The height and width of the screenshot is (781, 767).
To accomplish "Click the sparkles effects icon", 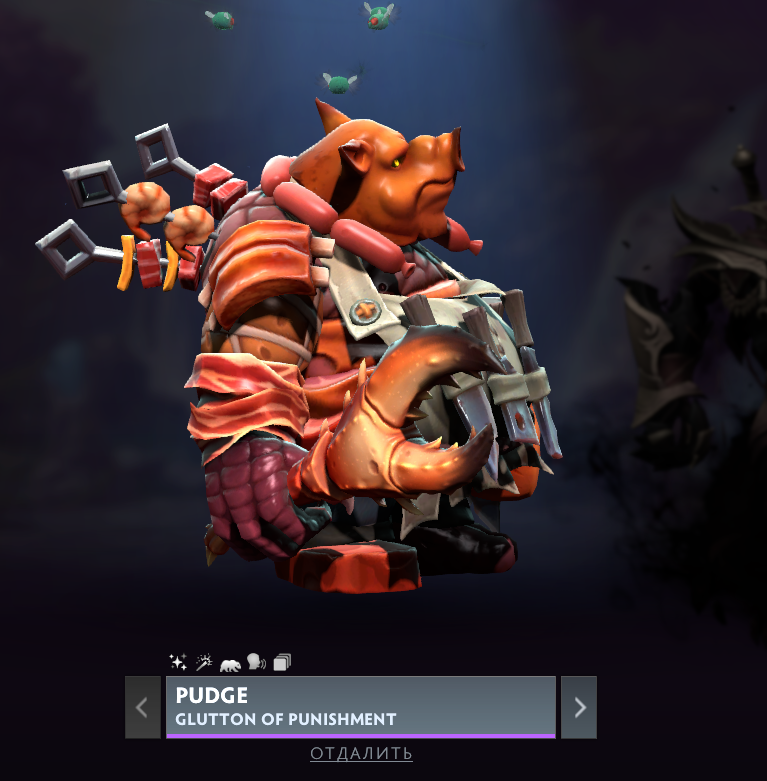I will [178, 662].
